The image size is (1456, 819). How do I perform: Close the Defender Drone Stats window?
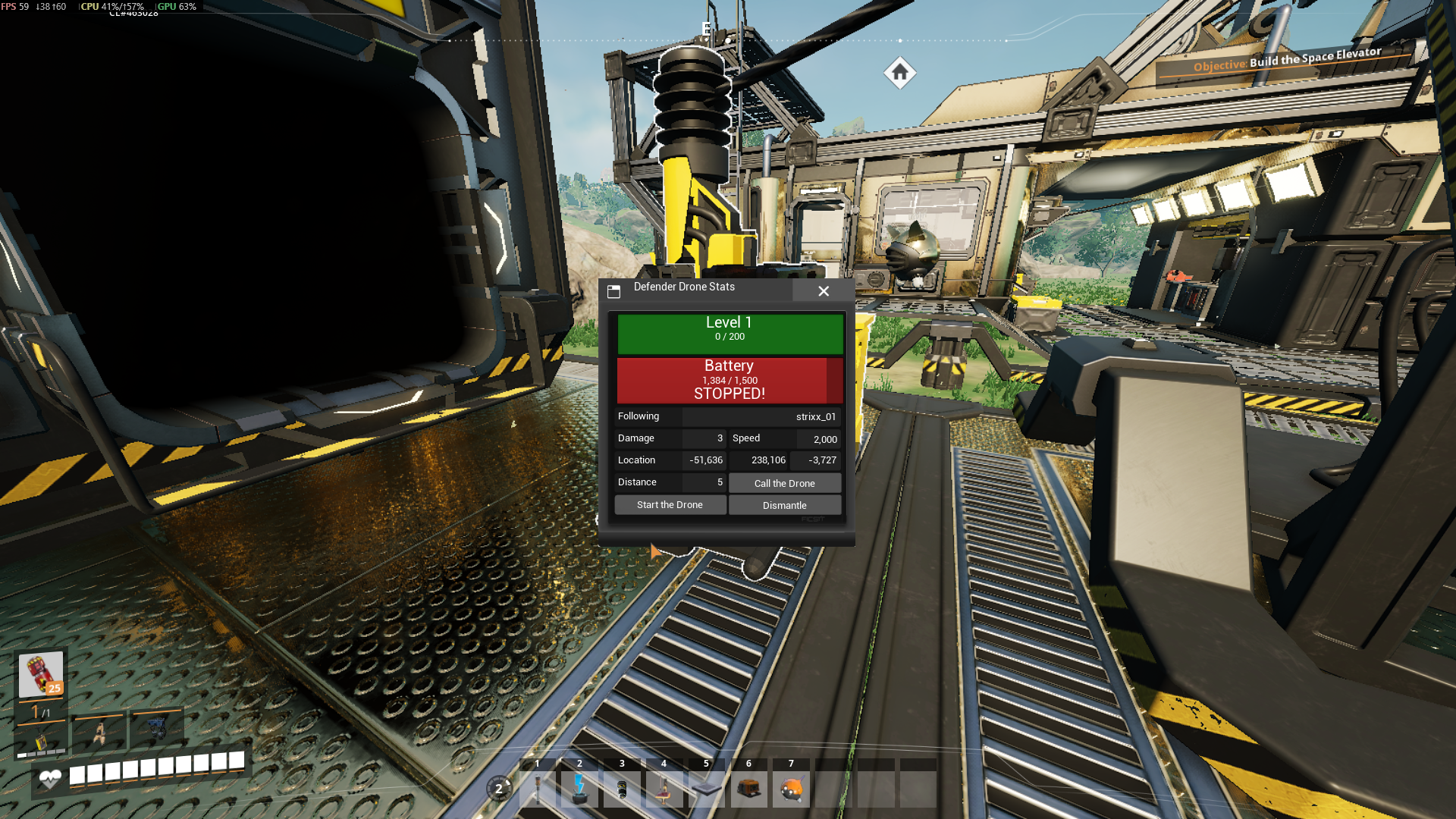824,291
